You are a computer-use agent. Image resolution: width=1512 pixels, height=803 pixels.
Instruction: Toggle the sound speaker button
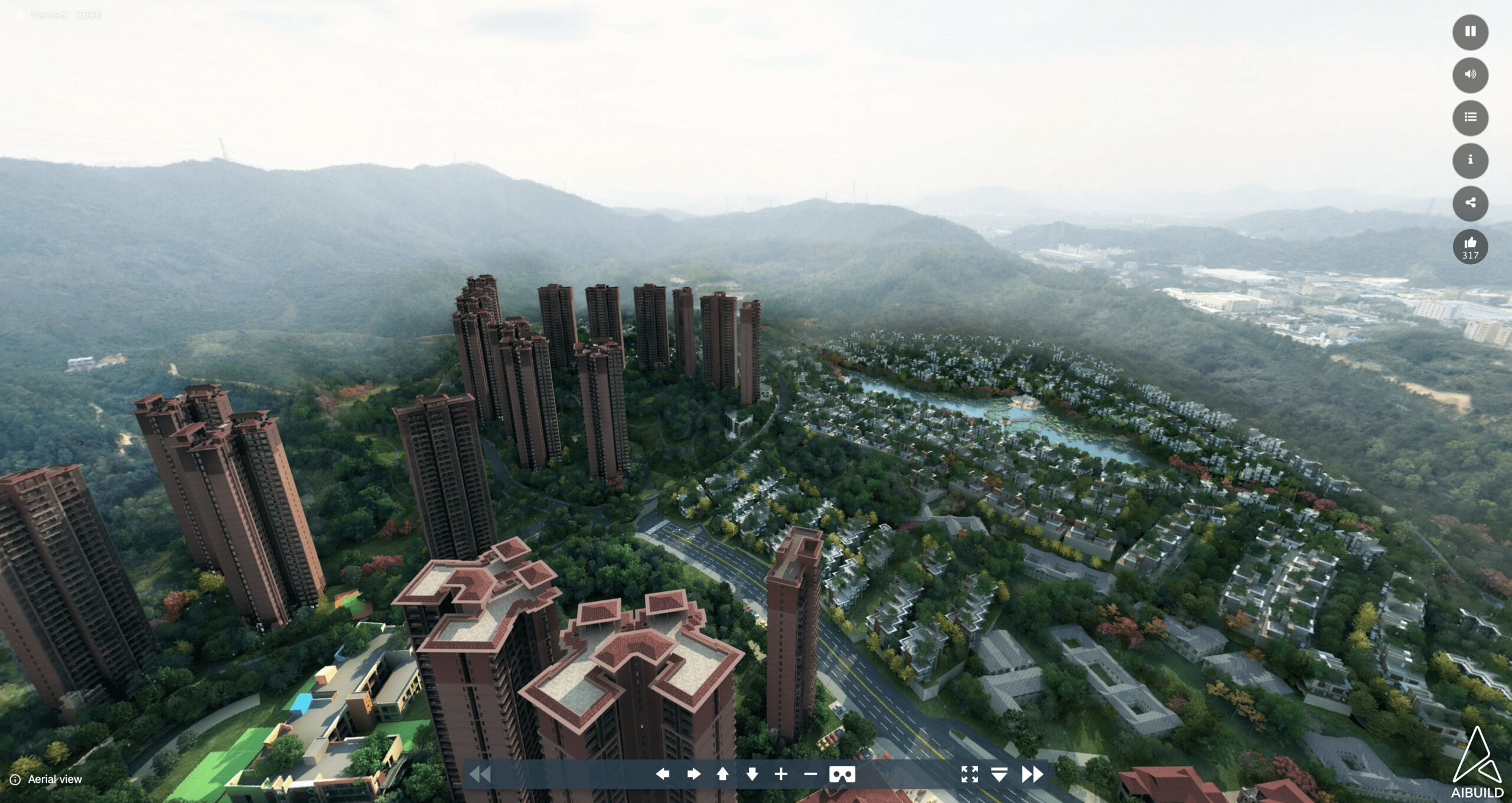coord(1470,74)
